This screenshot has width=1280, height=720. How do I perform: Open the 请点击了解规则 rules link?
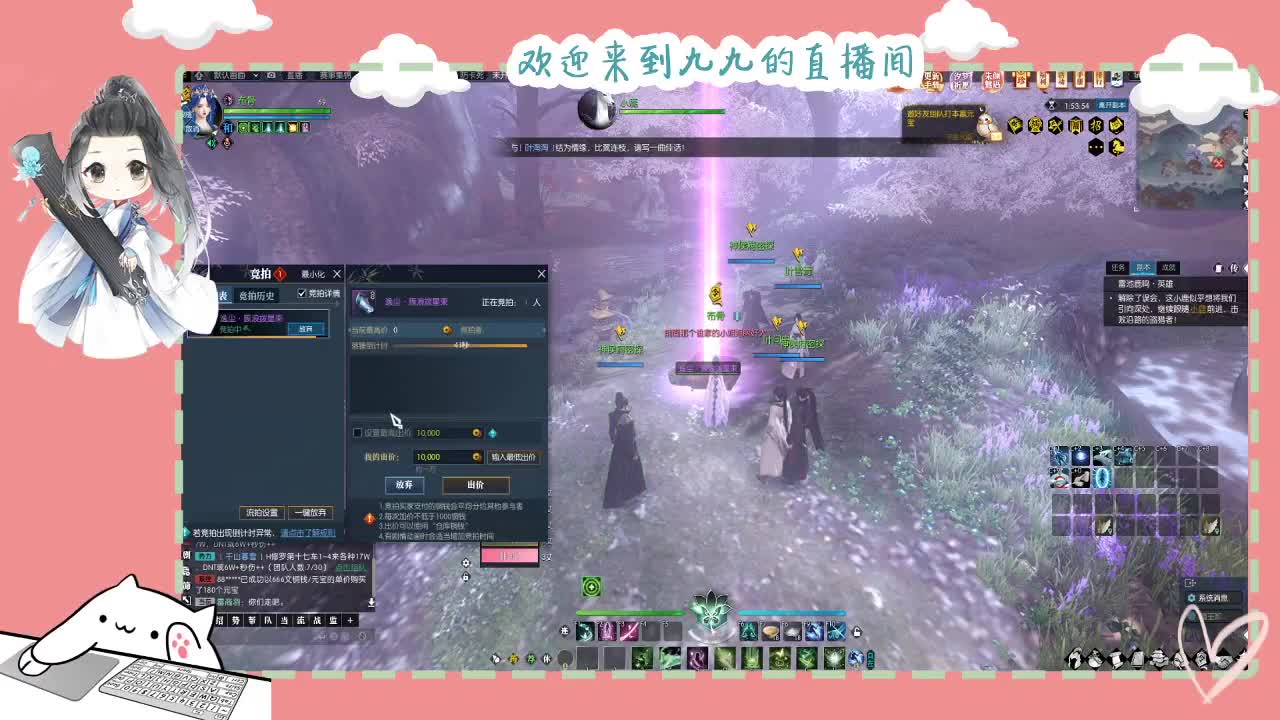[309, 532]
